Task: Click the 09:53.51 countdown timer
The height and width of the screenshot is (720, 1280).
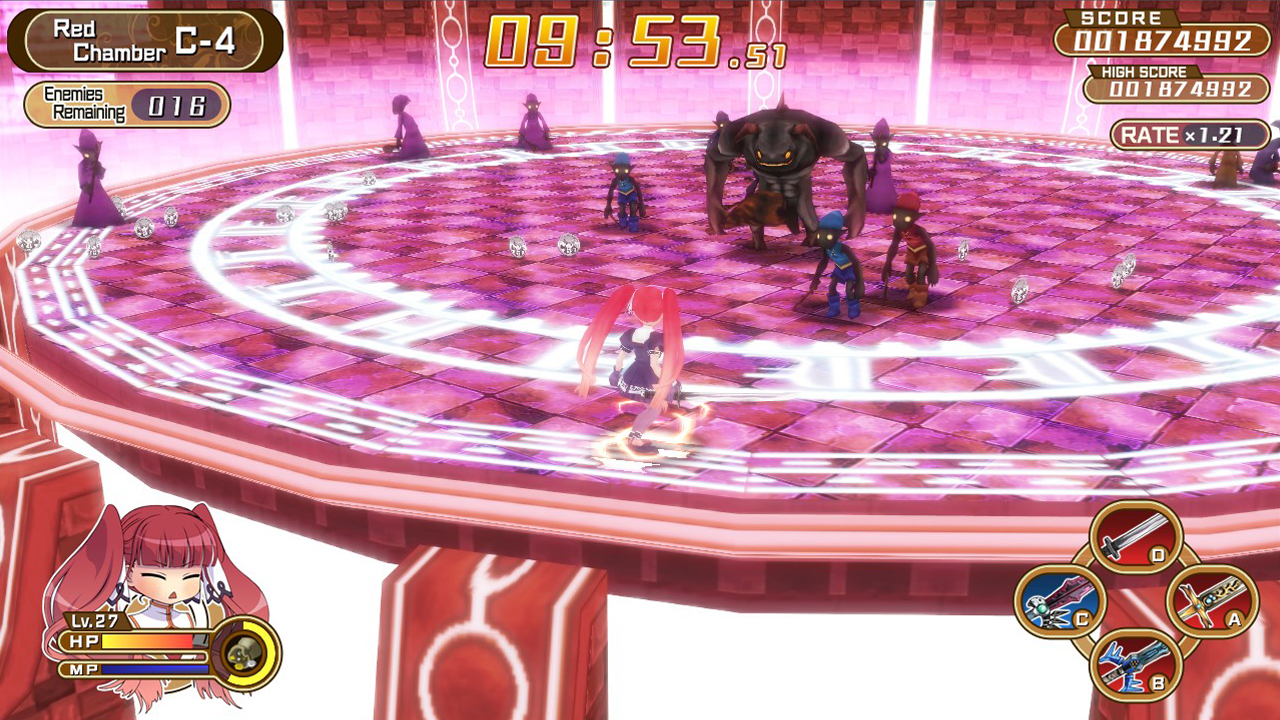Action: click(636, 36)
